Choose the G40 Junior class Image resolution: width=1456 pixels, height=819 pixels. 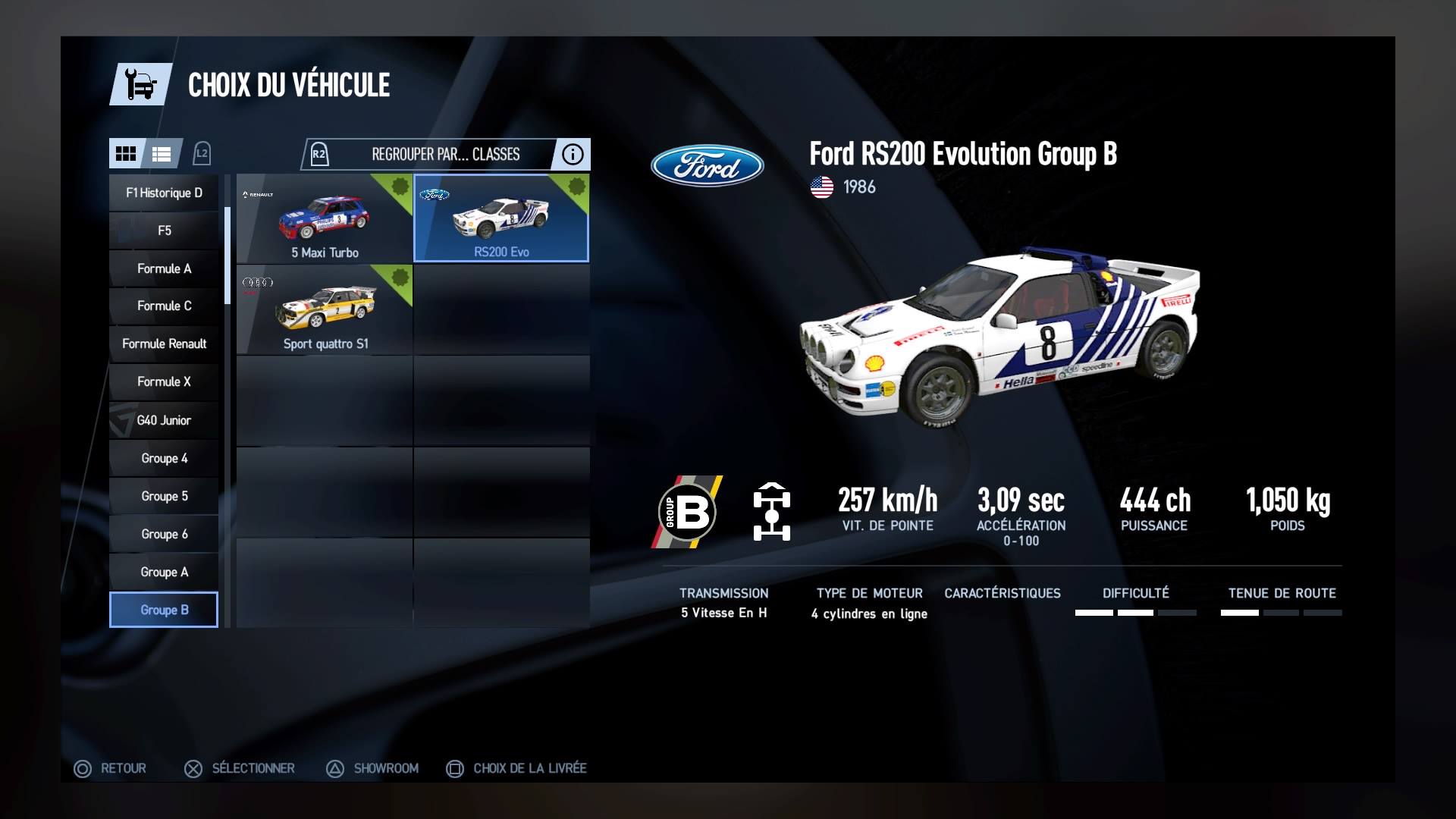coord(164,420)
